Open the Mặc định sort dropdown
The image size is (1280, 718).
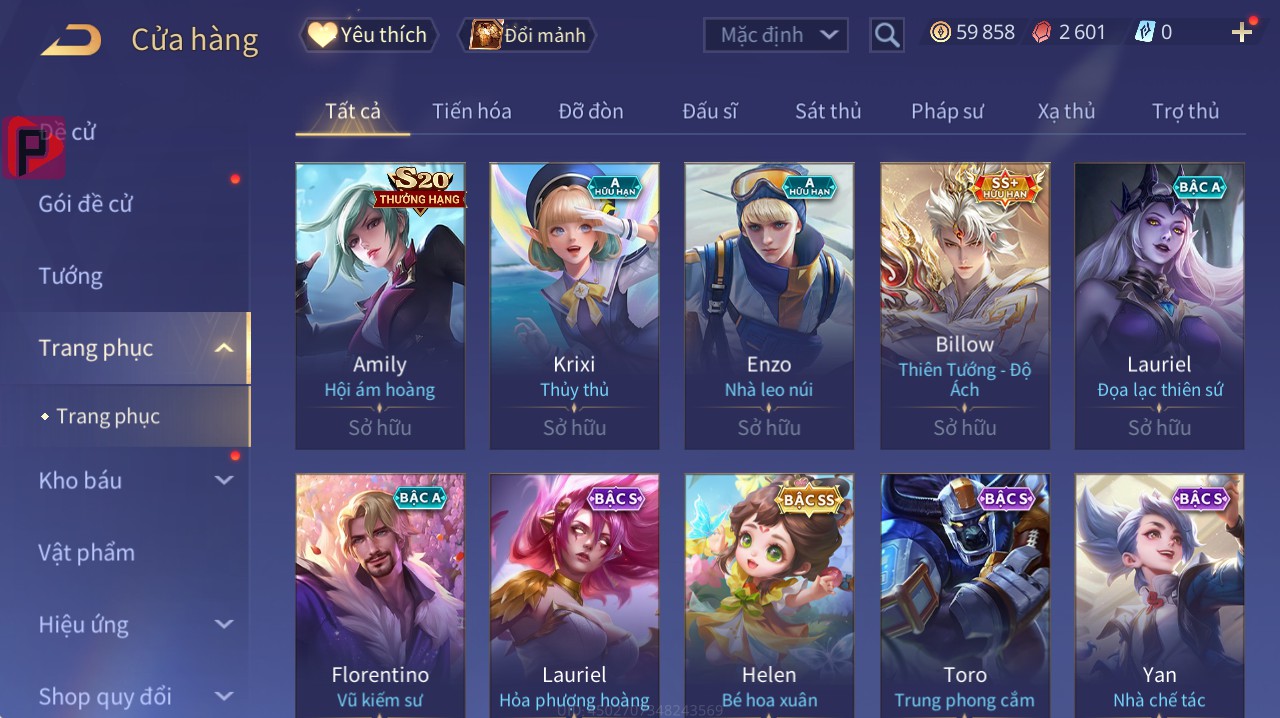pyautogui.click(x=776, y=35)
